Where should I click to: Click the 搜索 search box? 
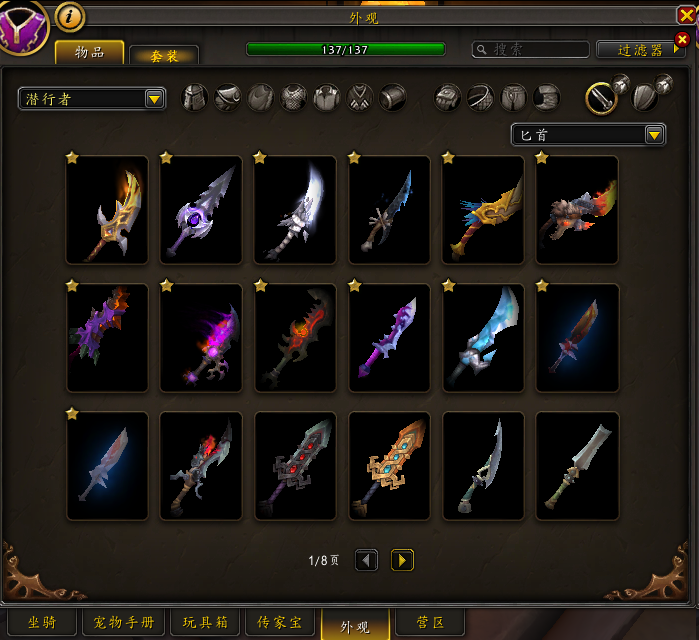pos(530,49)
